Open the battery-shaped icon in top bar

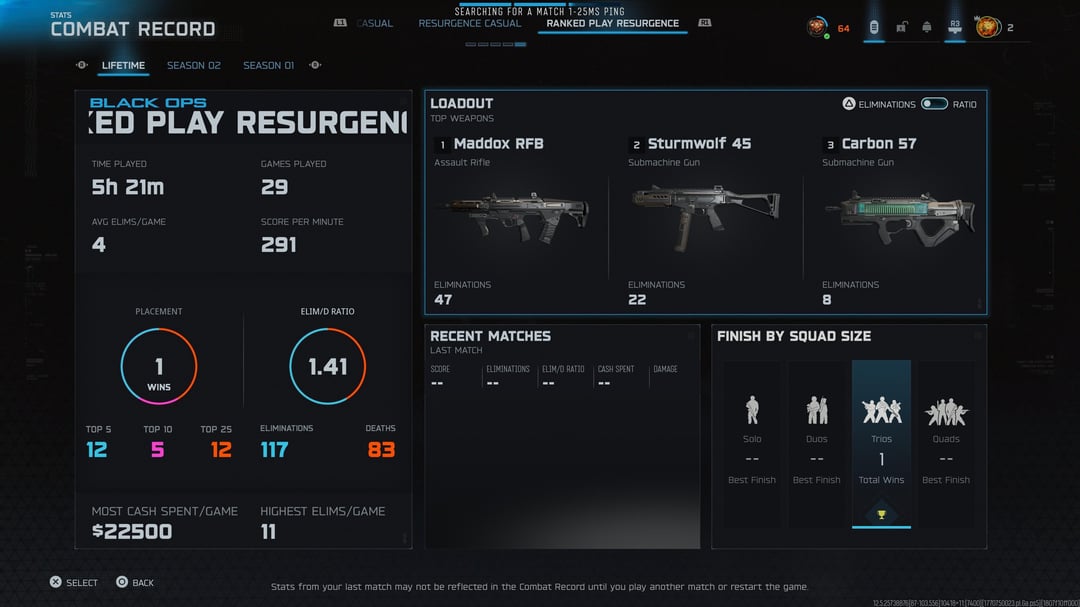pyautogui.click(x=874, y=27)
